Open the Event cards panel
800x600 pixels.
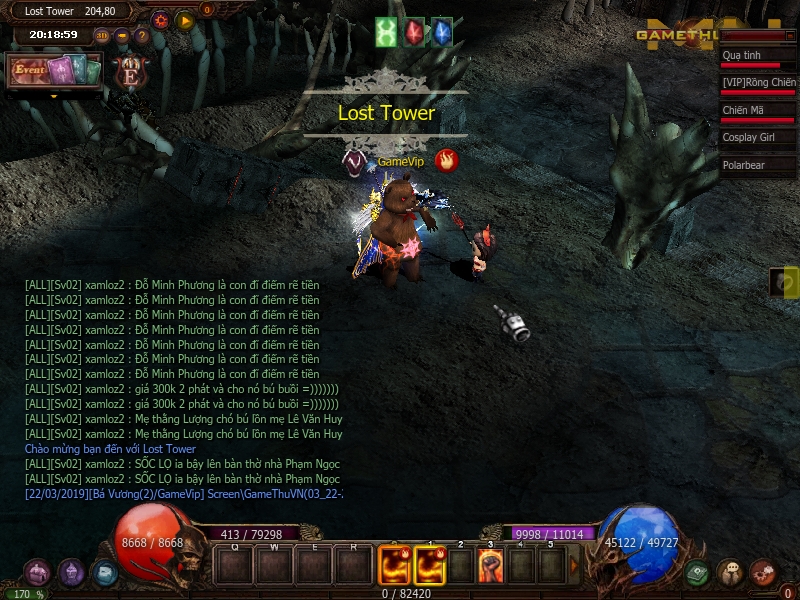[54, 71]
